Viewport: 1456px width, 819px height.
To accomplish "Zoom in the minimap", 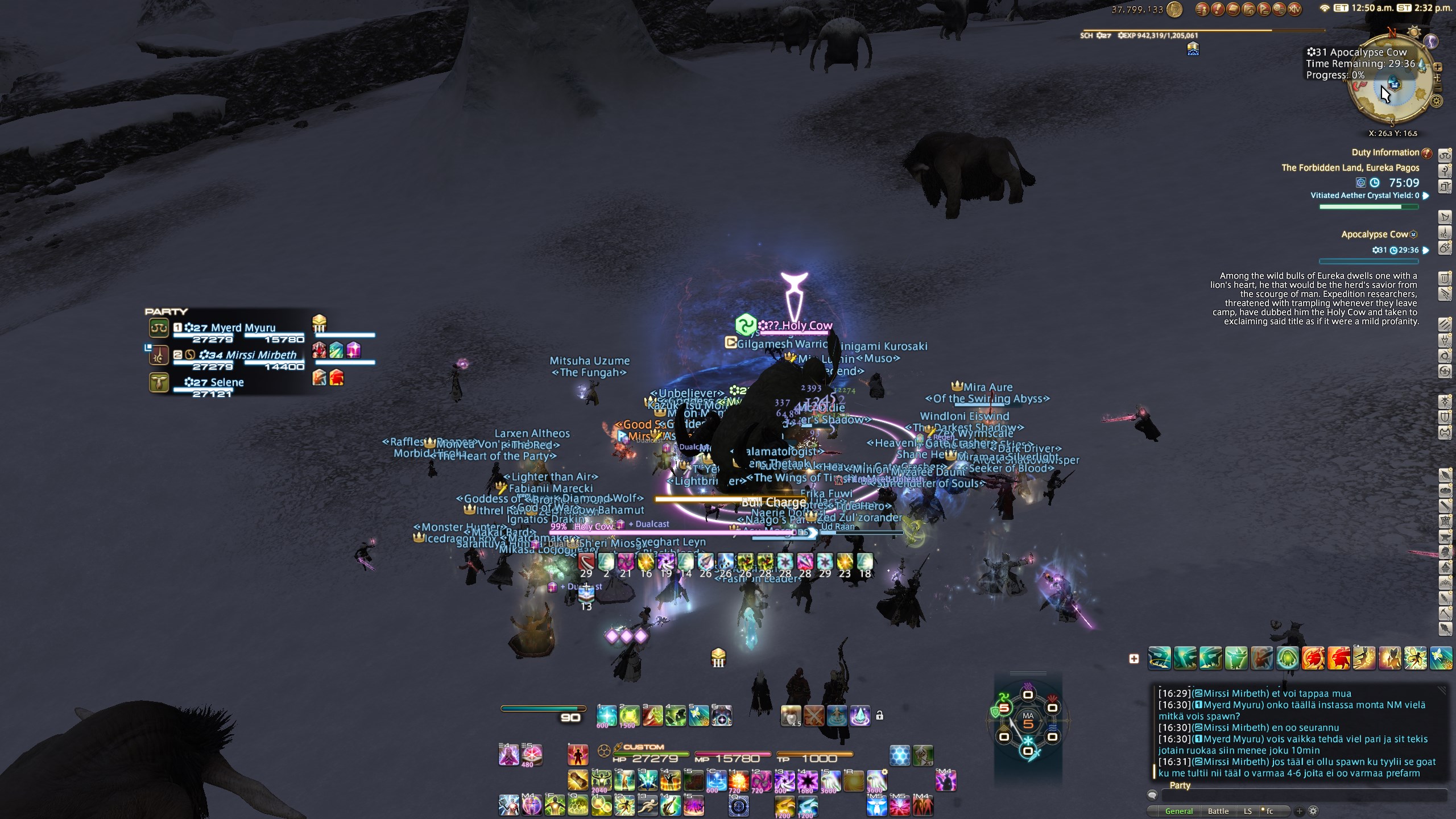I will tap(1437, 67).
